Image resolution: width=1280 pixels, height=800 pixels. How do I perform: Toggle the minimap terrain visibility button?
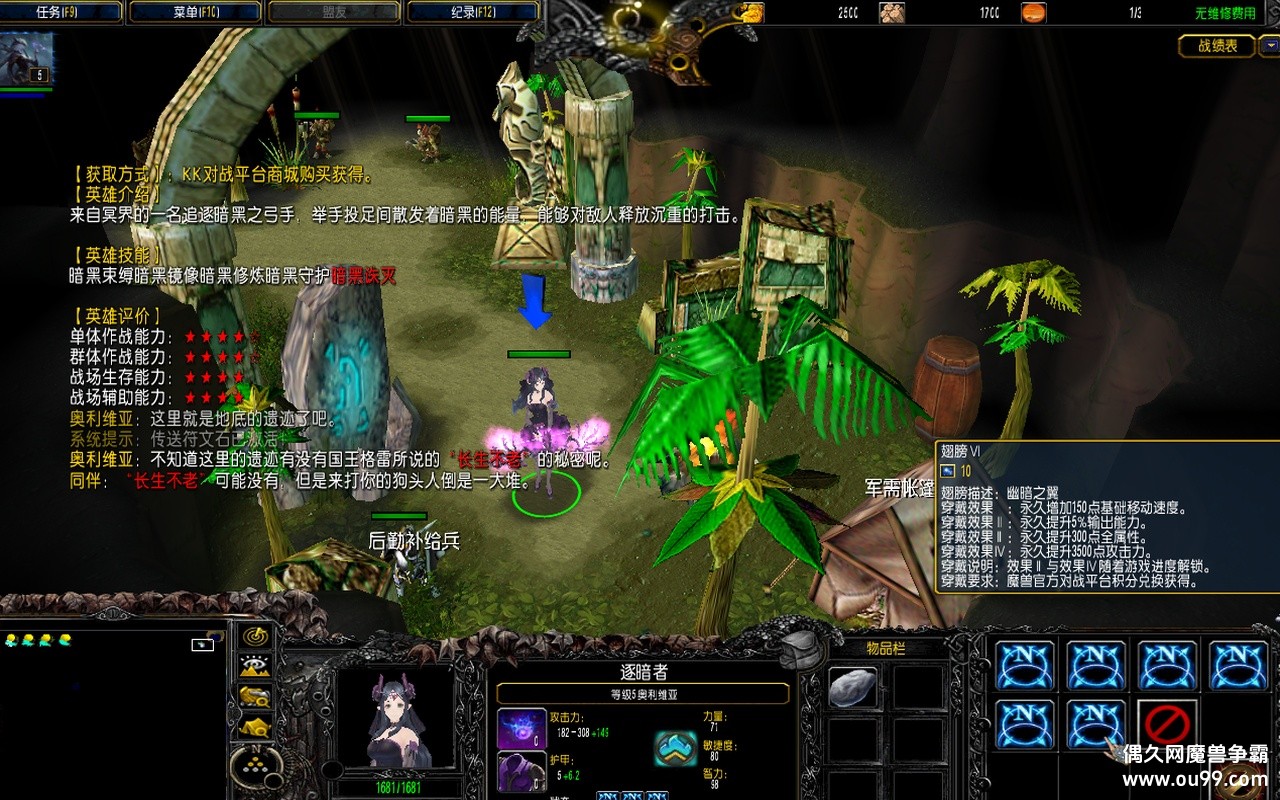[x=256, y=666]
